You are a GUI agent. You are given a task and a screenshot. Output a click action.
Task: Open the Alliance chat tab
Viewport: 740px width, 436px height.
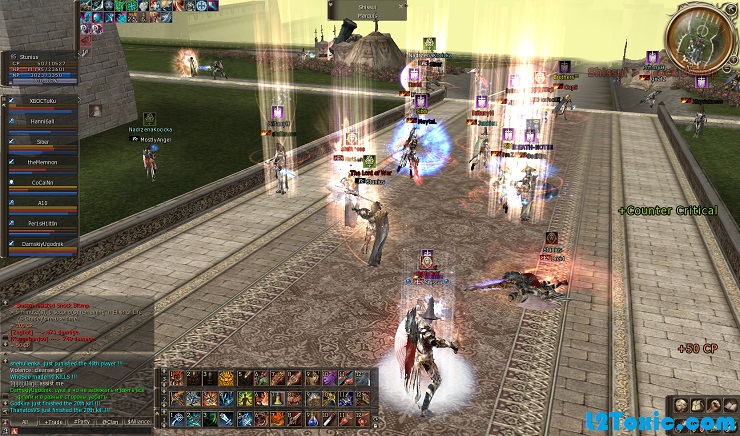click(x=140, y=424)
